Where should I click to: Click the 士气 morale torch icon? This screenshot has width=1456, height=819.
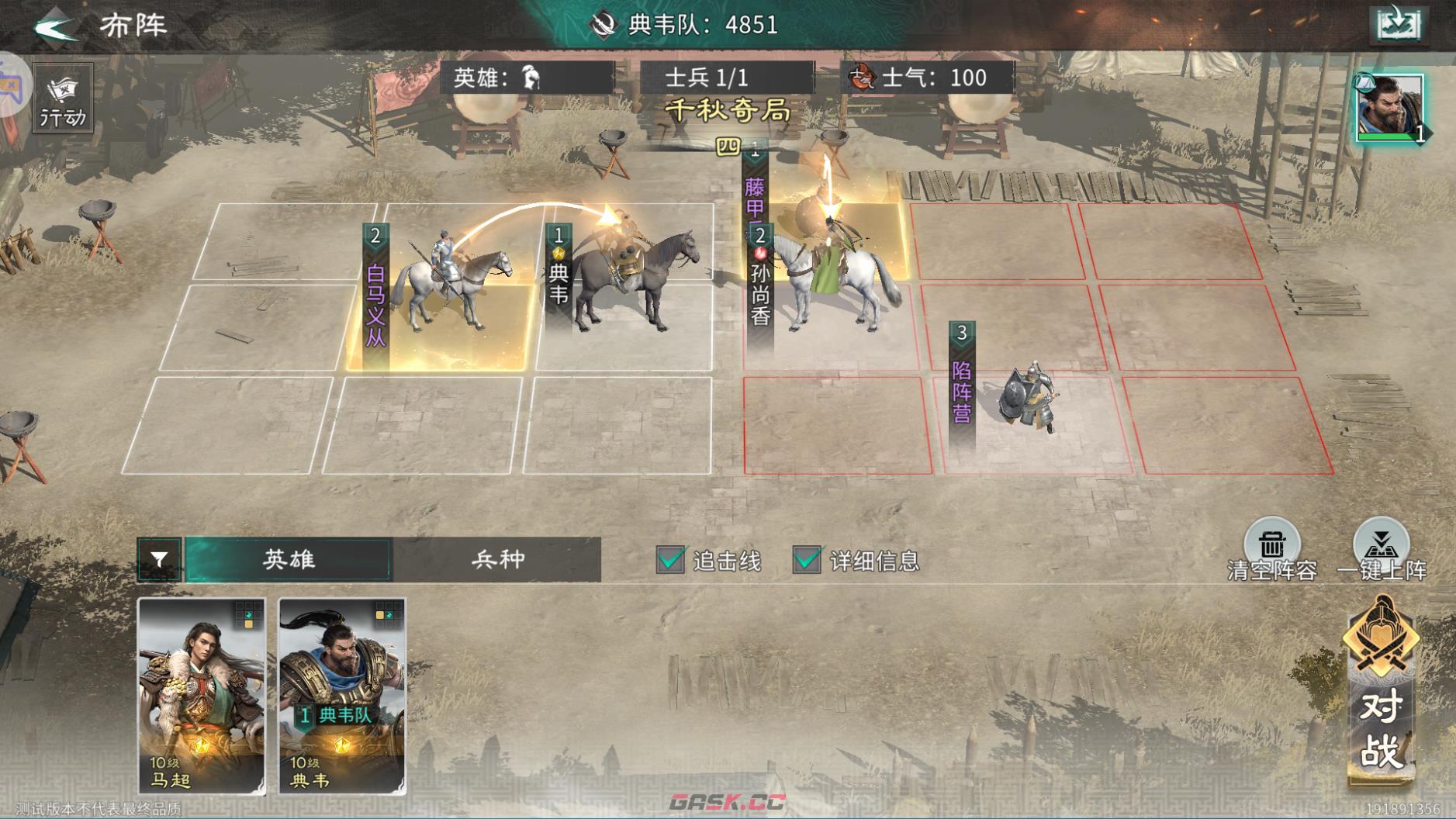point(863,77)
